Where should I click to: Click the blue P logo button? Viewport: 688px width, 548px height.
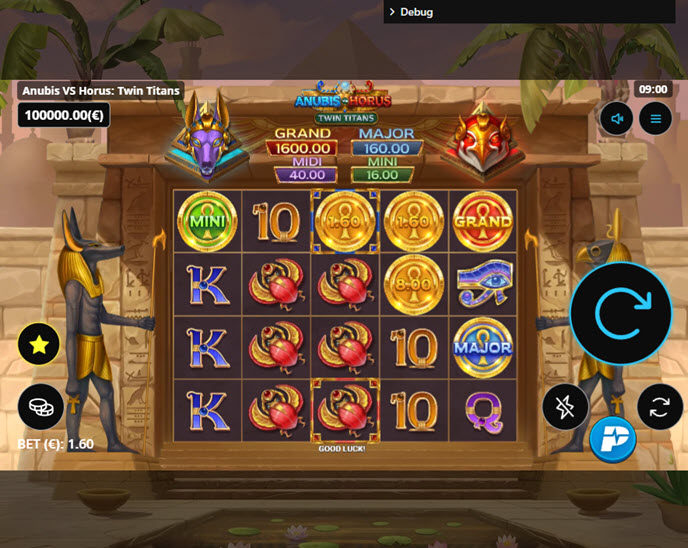[613, 439]
